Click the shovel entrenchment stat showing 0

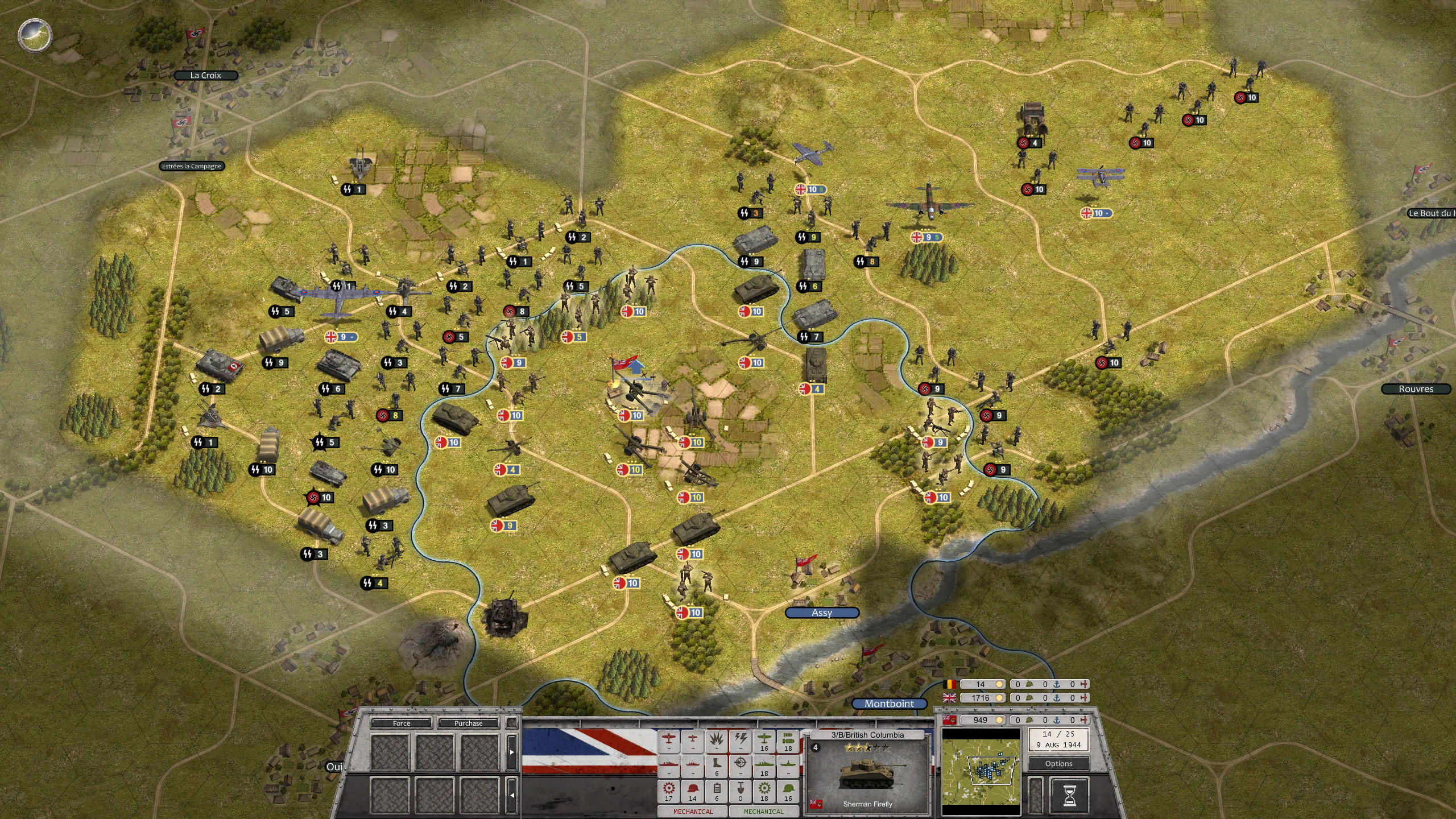click(x=741, y=788)
